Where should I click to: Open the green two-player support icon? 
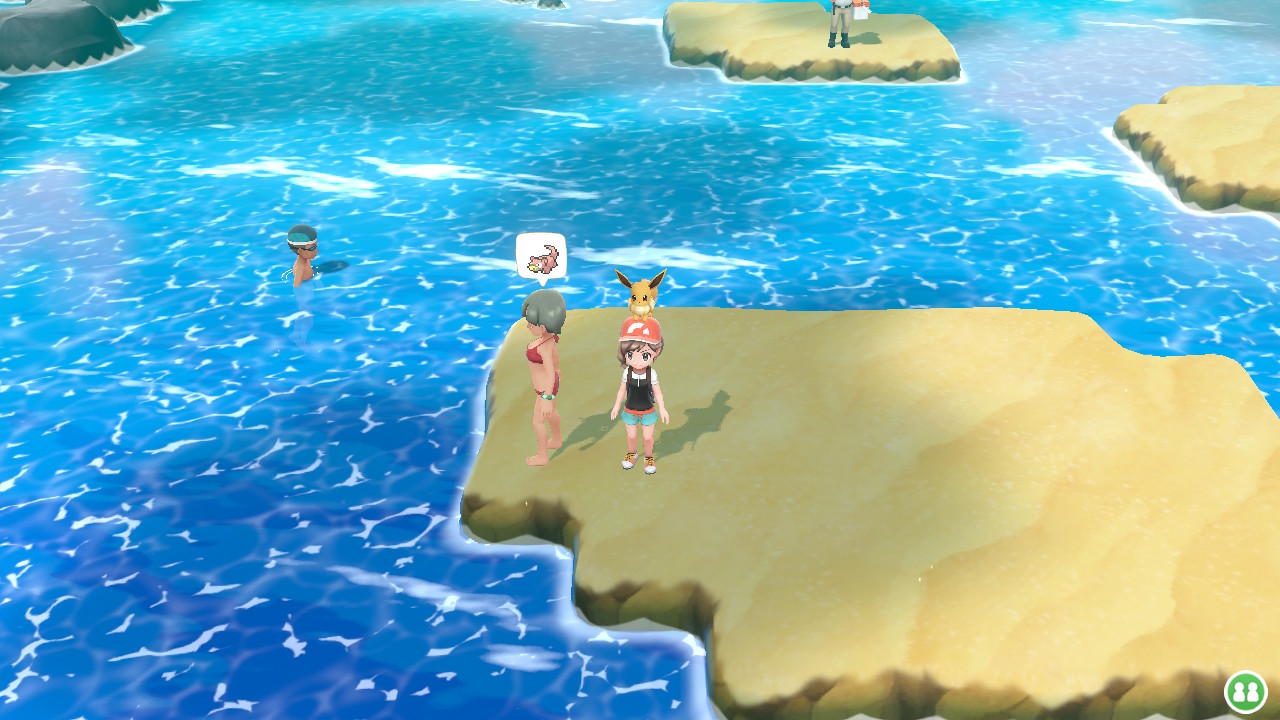[1245, 691]
